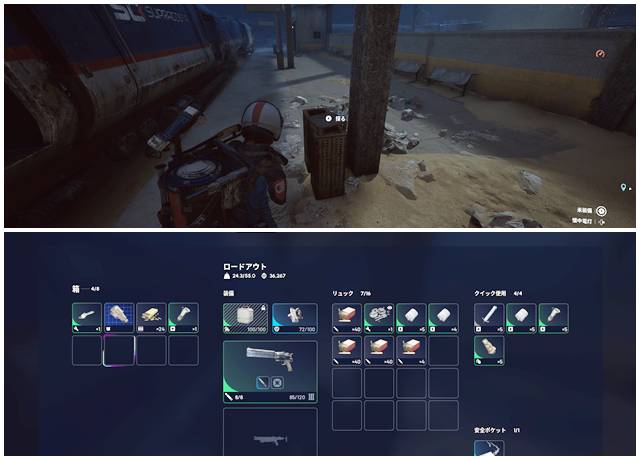Select the scrap parts item in the rucksack
Image resolution: width=640 pixels, height=460 pixels.
[x=379, y=317]
